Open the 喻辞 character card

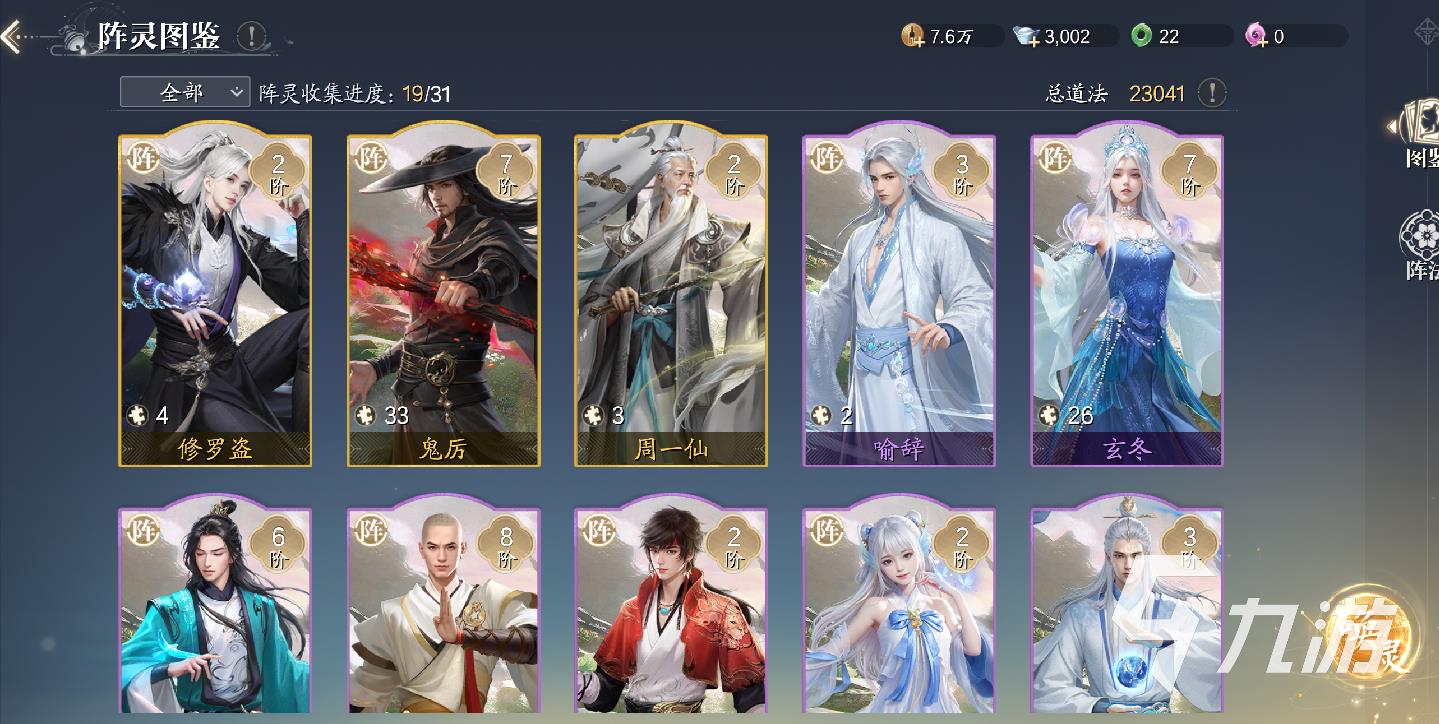click(898, 295)
